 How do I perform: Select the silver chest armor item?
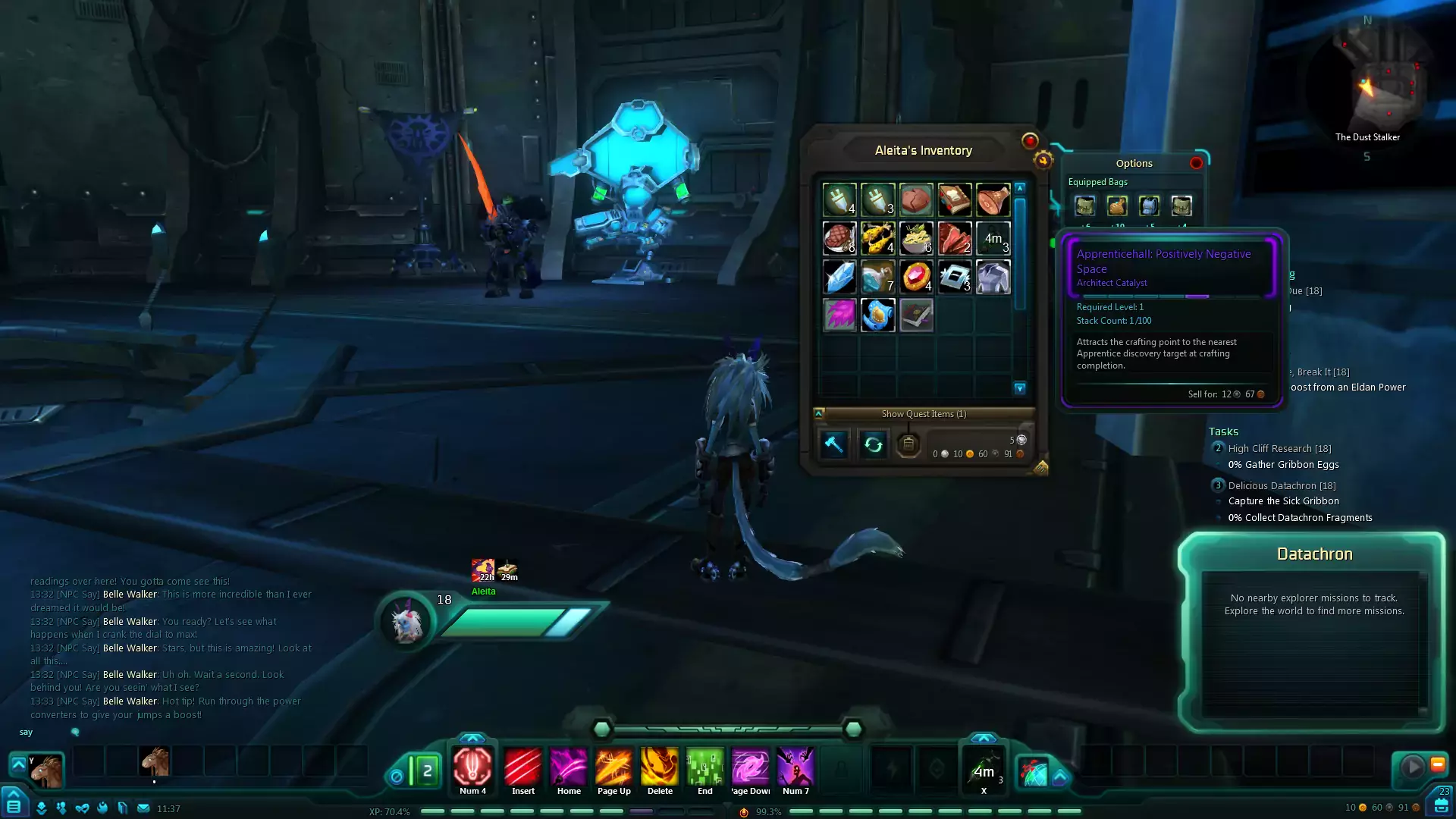click(993, 277)
